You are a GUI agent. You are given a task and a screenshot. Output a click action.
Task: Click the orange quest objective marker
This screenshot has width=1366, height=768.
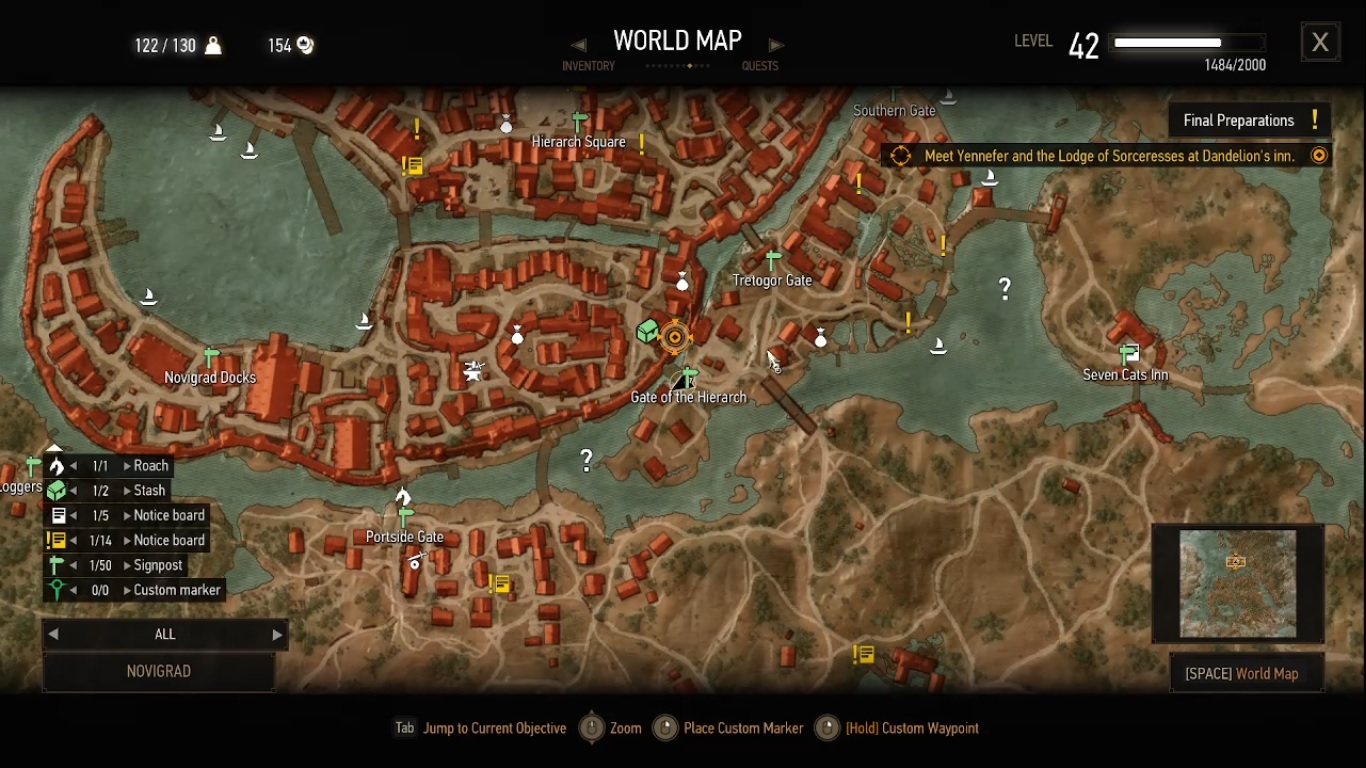coord(675,337)
